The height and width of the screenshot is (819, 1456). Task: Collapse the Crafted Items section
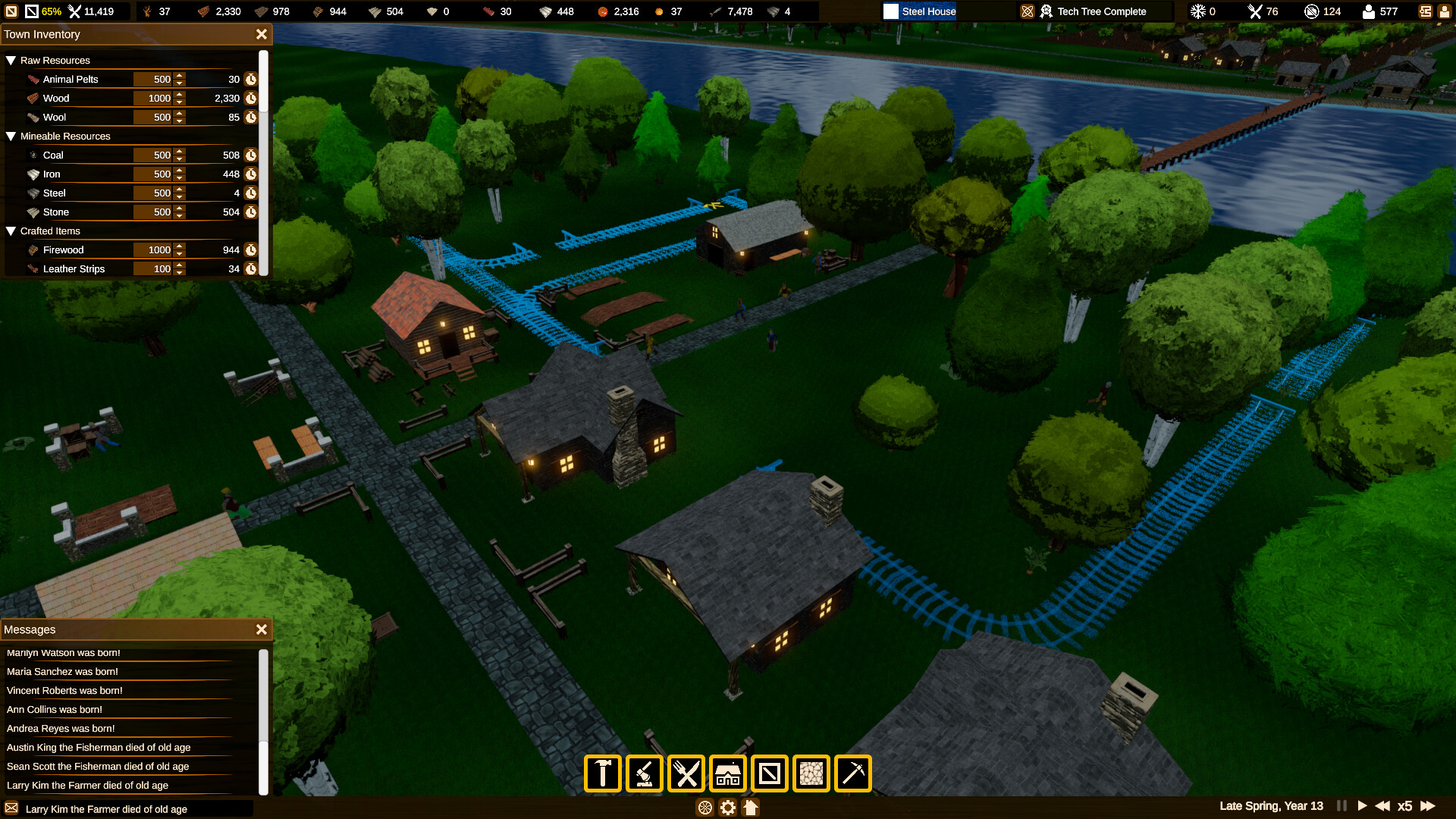[x=11, y=231]
